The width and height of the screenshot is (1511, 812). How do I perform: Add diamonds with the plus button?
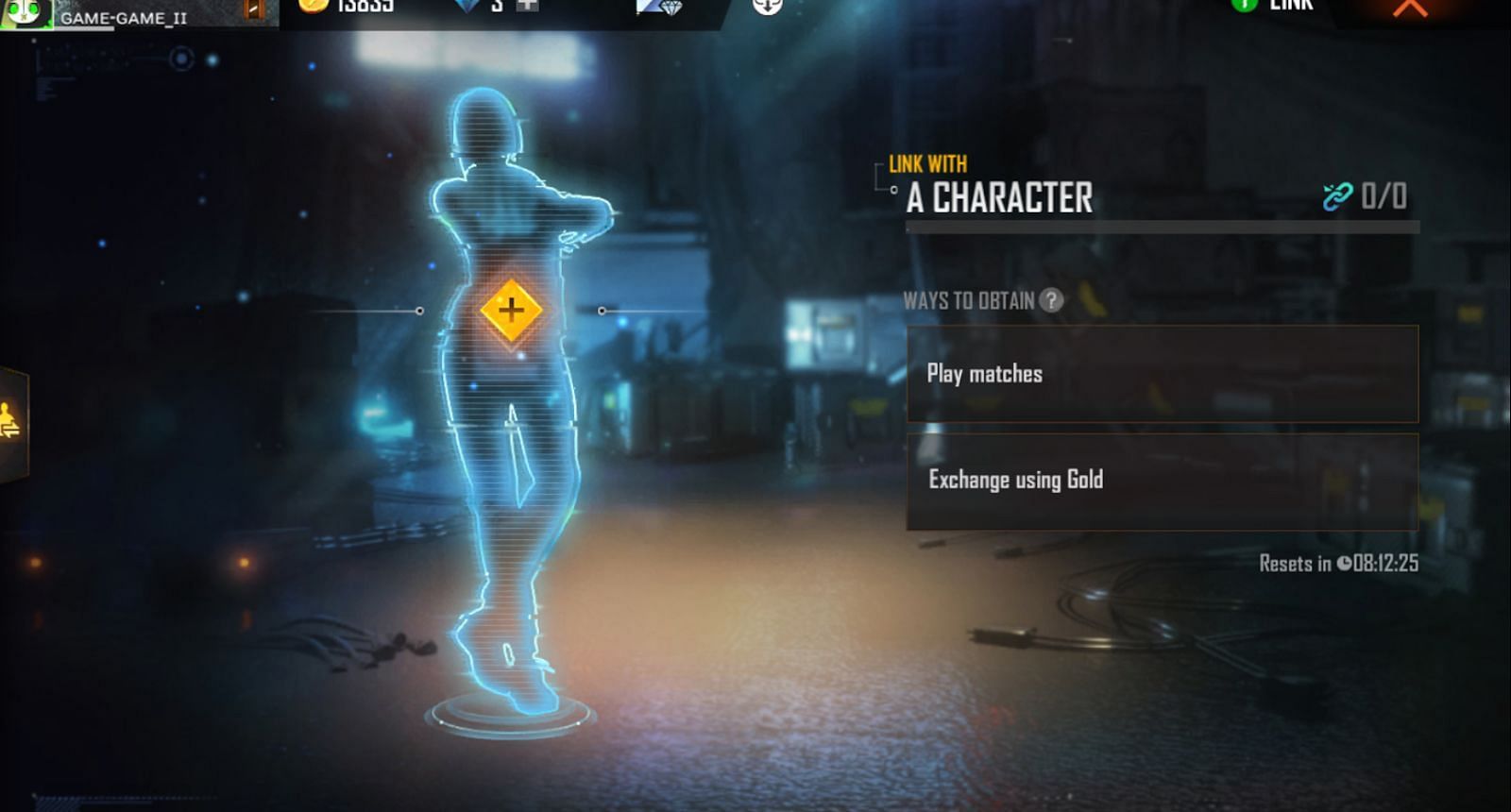pyautogui.click(x=527, y=5)
